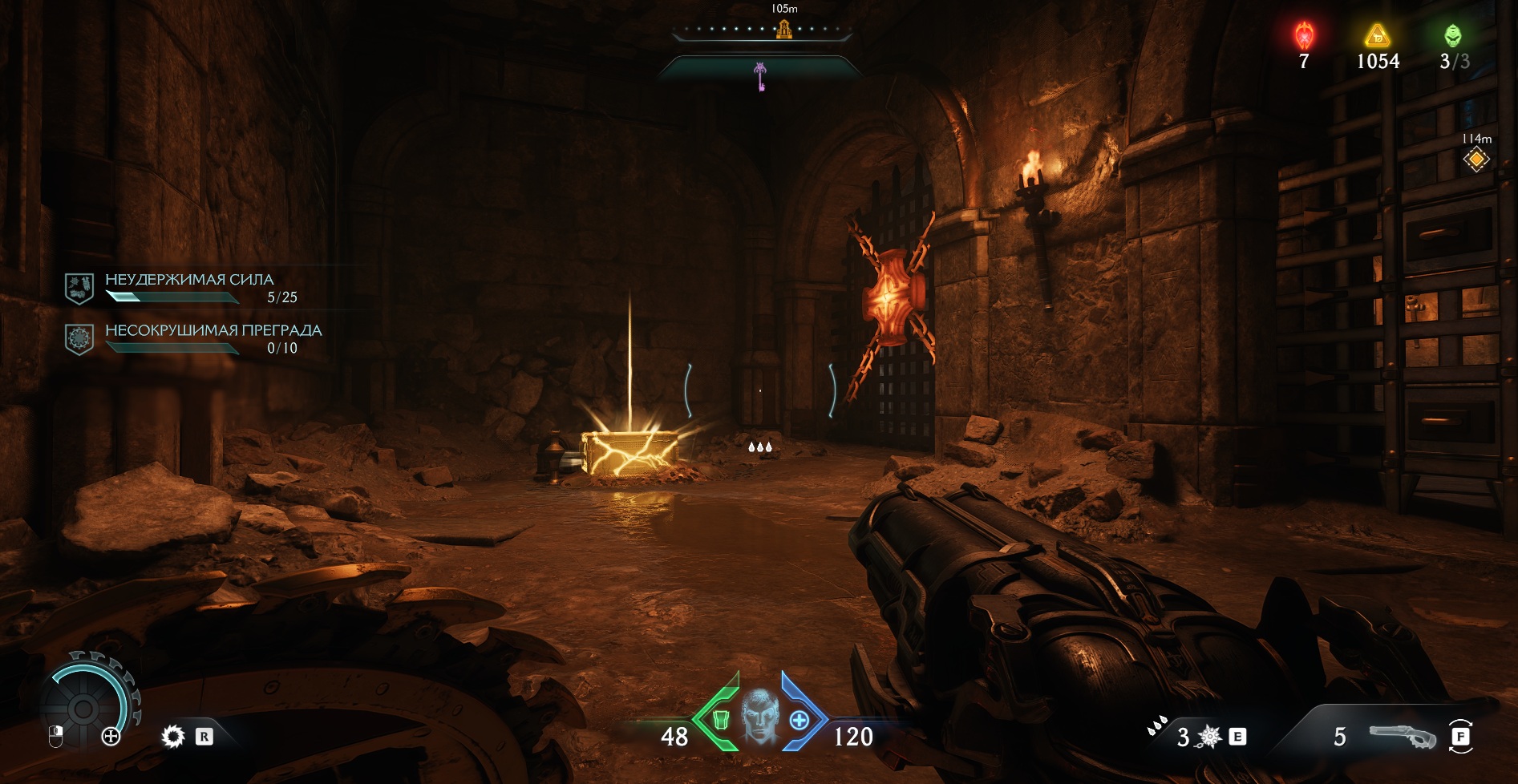Click the blue health cross icon
Image resolution: width=1518 pixels, height=784 pixels.
799,720
